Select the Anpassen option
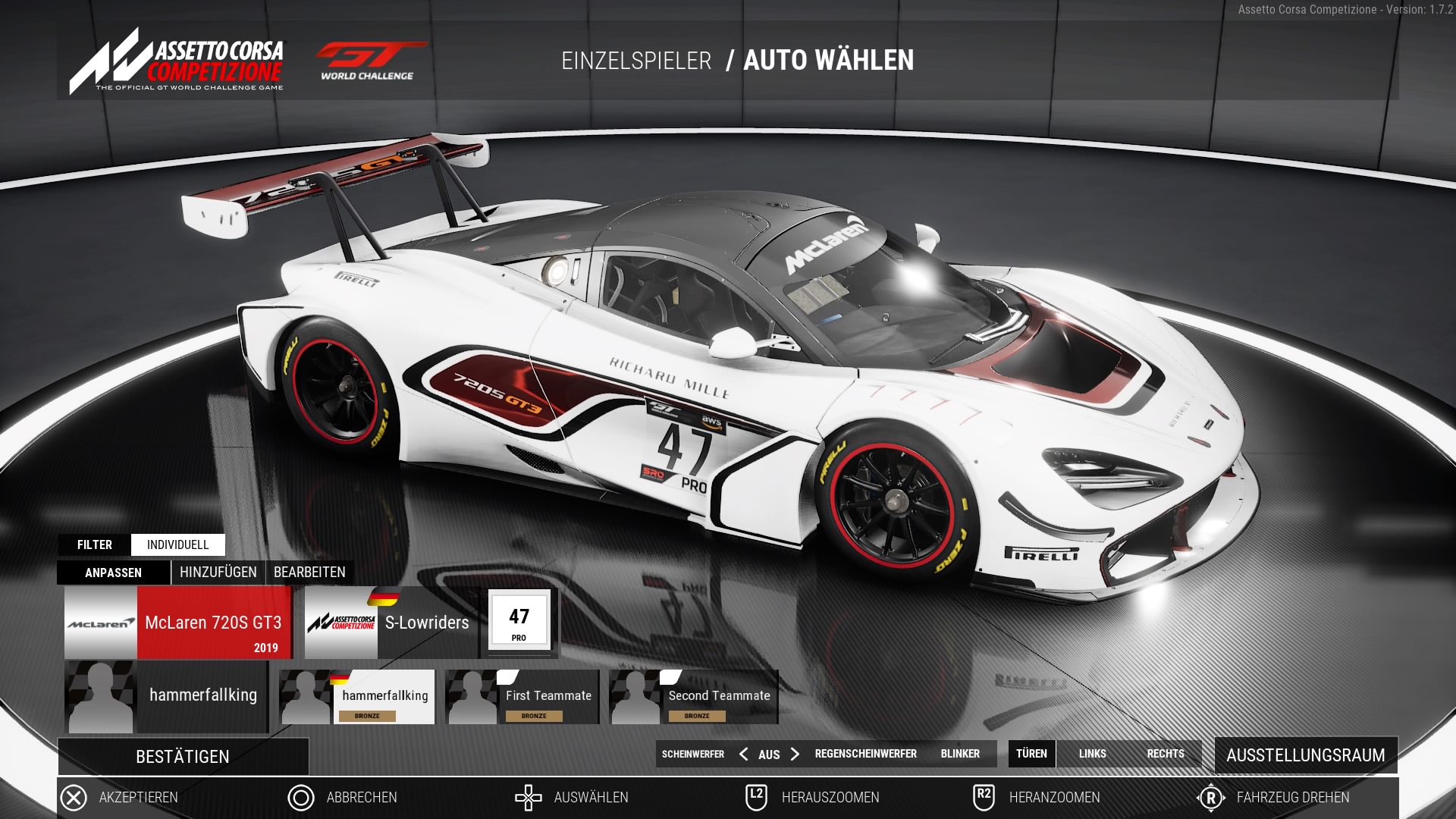The width and height of the screenshot is (1456, 819). (x=113, y=573)
